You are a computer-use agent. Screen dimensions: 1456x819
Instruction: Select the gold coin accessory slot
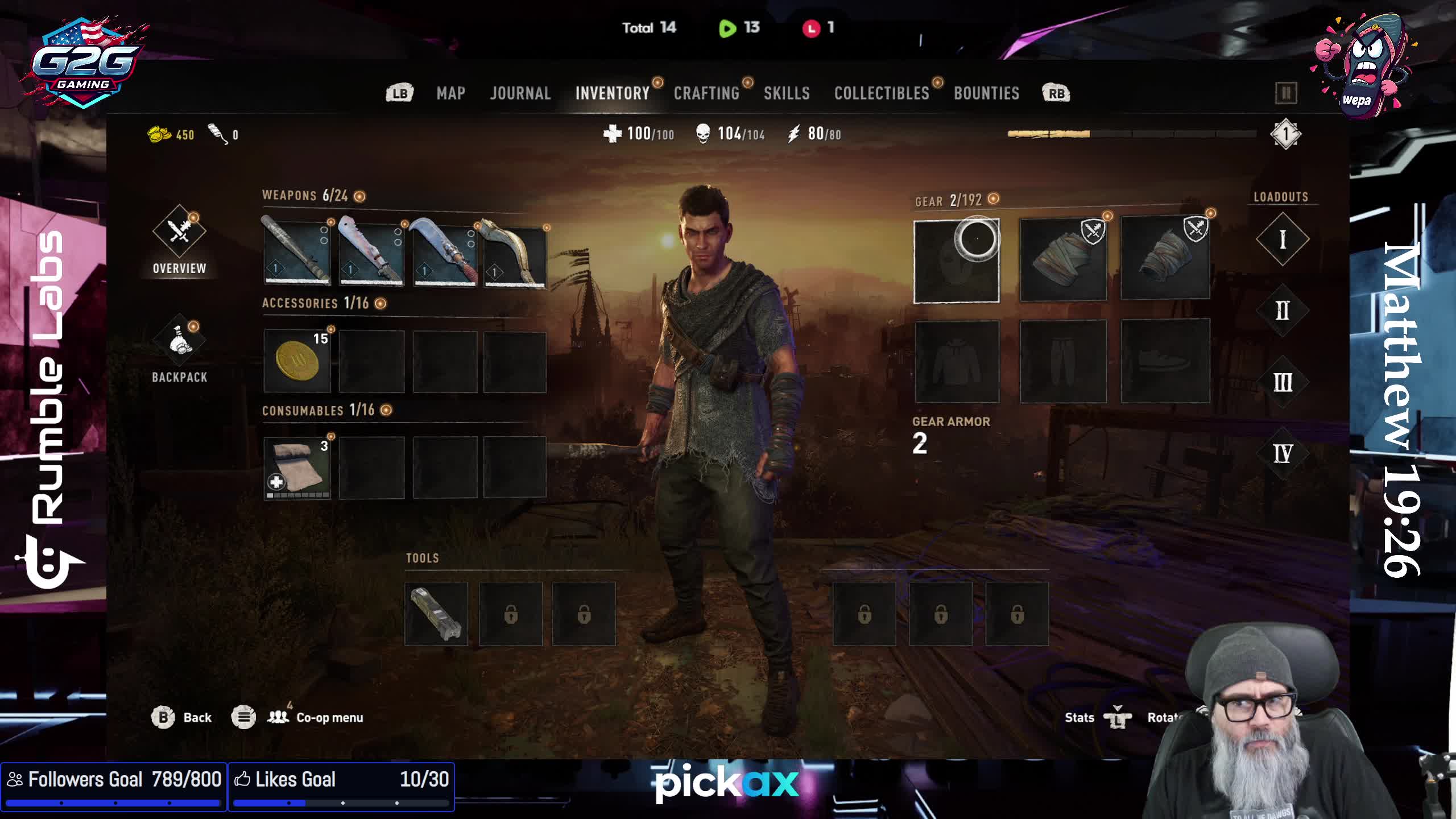(297, 361)
